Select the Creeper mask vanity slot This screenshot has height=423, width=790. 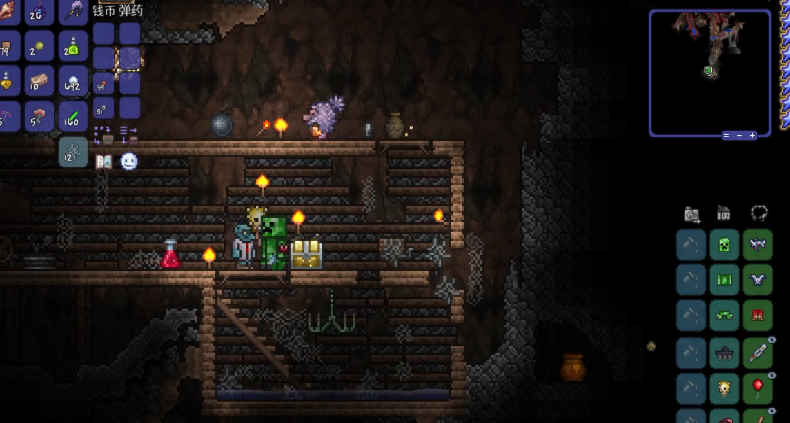coord(724,245)
